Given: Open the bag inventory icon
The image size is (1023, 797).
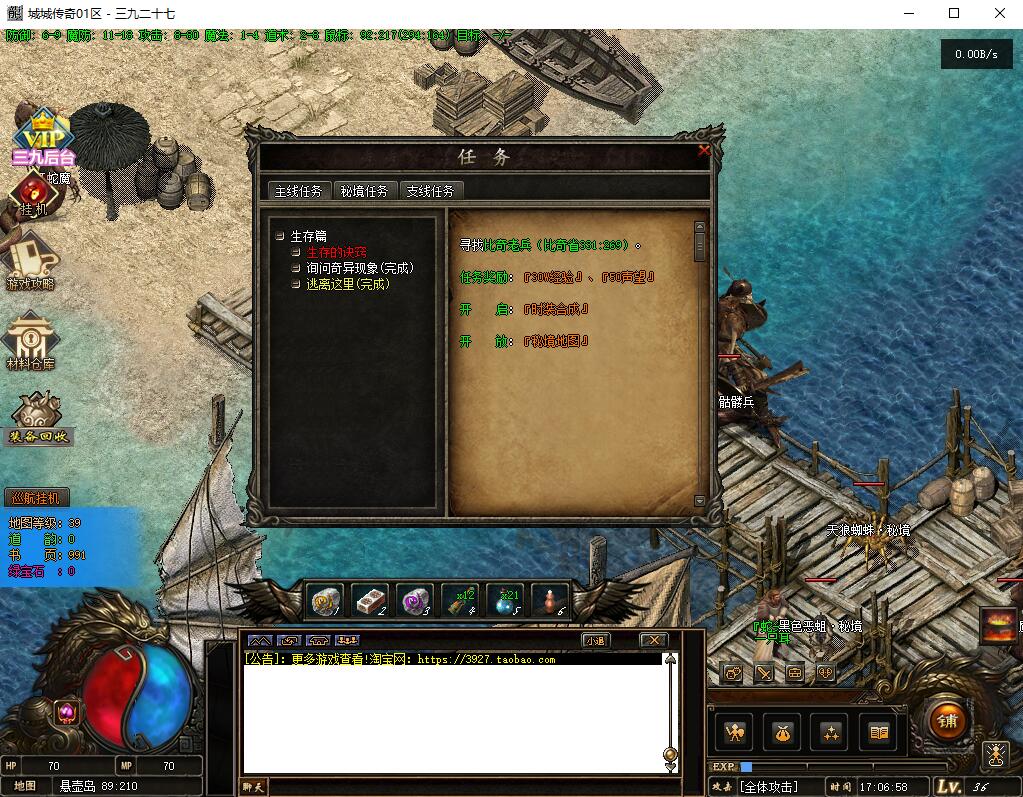Looking at the screenshot, I should pyautogui.click(x=781, y=733).
